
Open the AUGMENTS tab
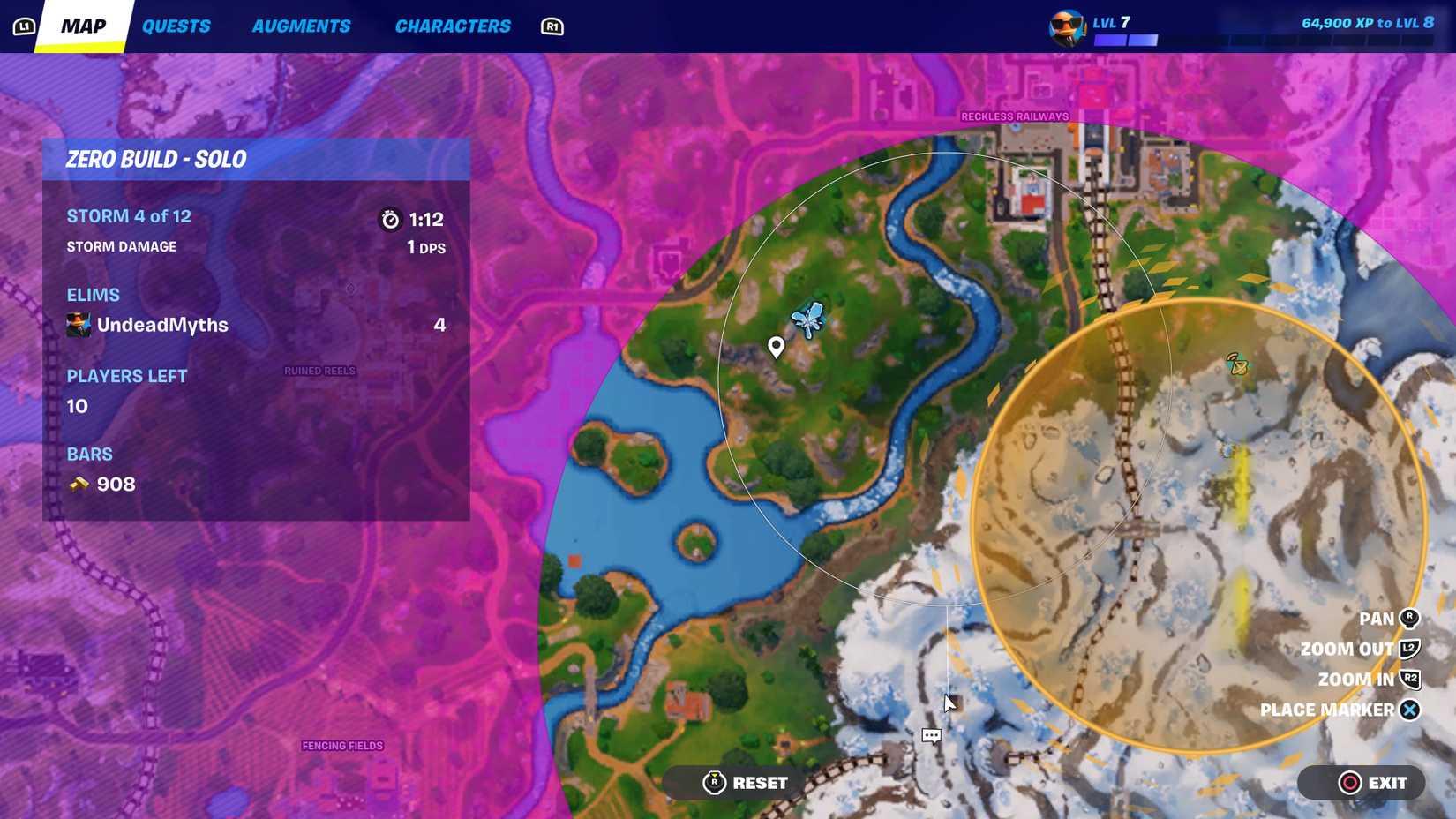(x=300, y=26)
